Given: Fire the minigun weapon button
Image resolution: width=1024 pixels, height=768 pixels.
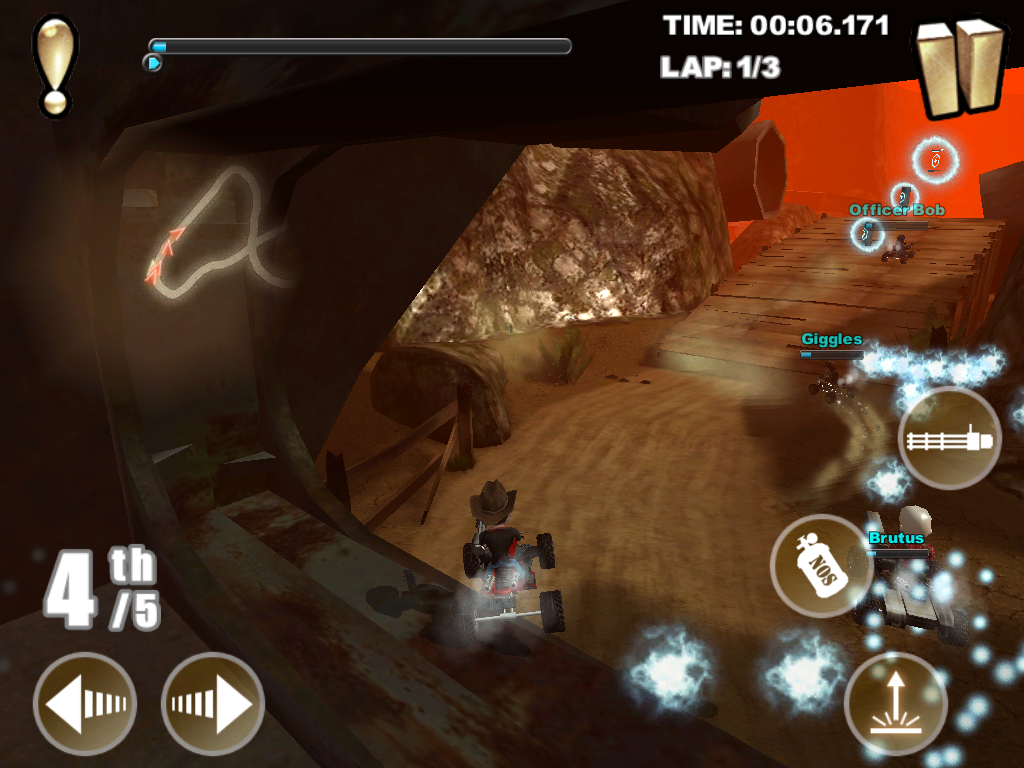Looking at the screenshot, I should click(949, 438).
